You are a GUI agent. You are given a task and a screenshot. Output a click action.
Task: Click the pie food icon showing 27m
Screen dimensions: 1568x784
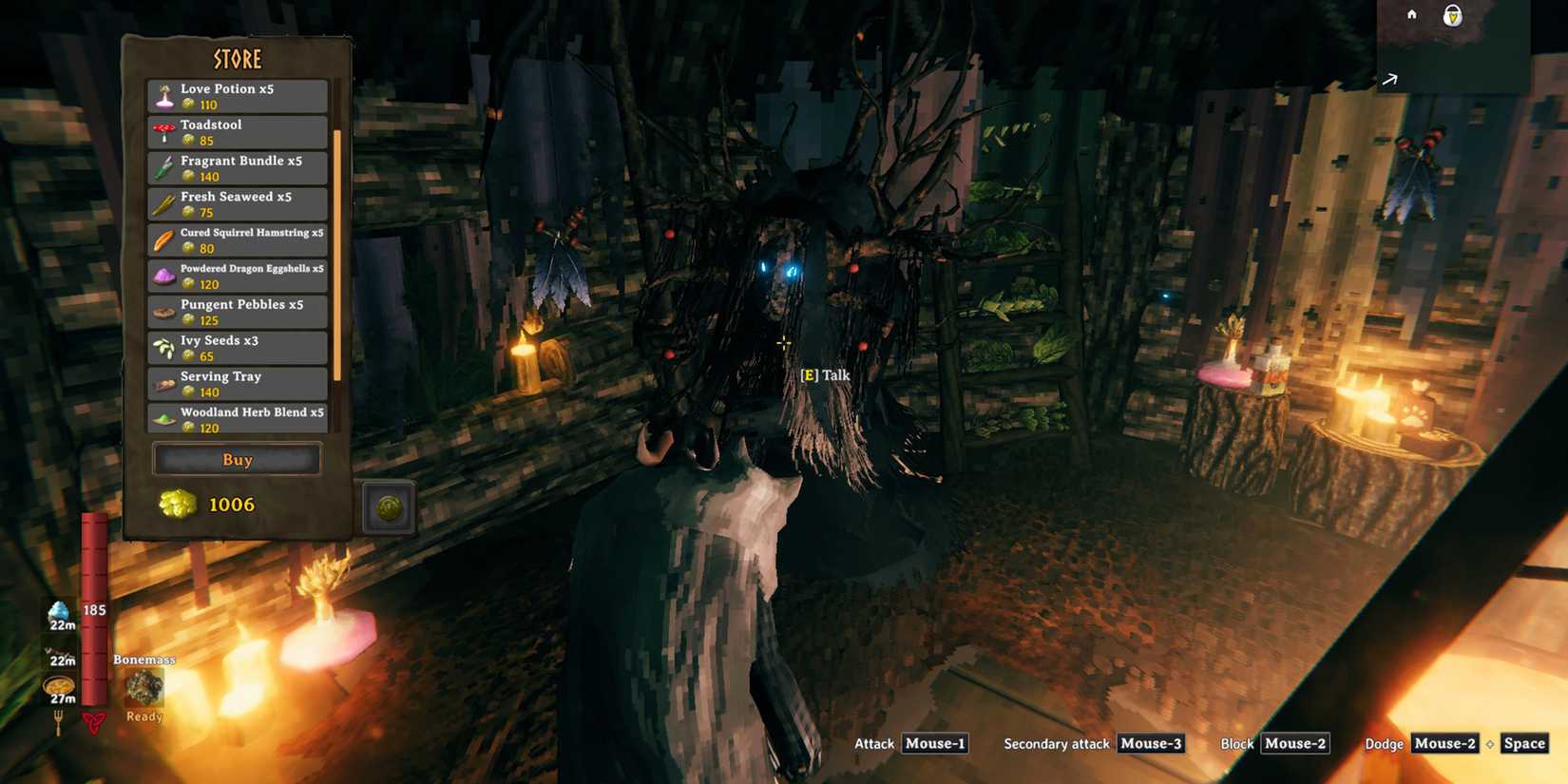(x=59, y=682)
